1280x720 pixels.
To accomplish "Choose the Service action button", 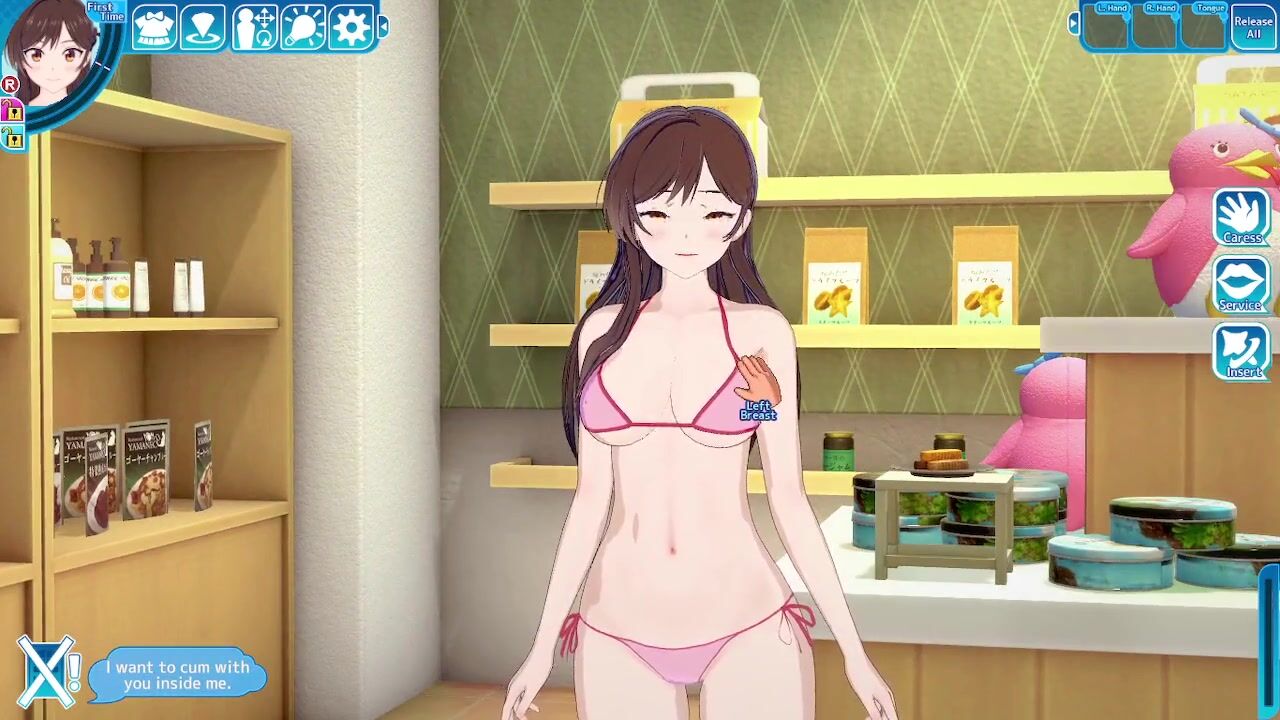I will pyautogui.click(x=1242, y=284).
